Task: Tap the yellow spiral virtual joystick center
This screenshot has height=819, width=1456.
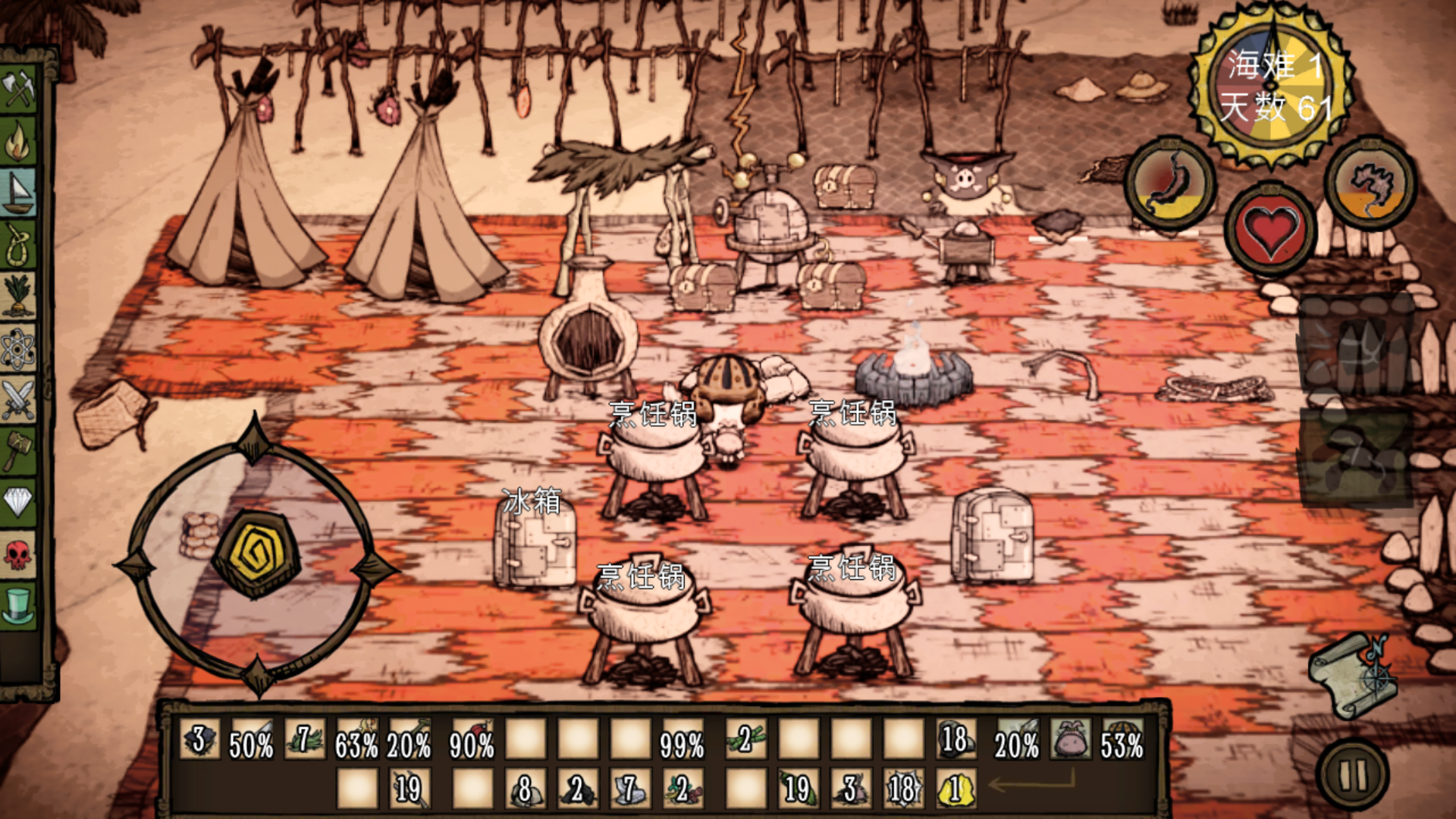Action: pos(256,555)
